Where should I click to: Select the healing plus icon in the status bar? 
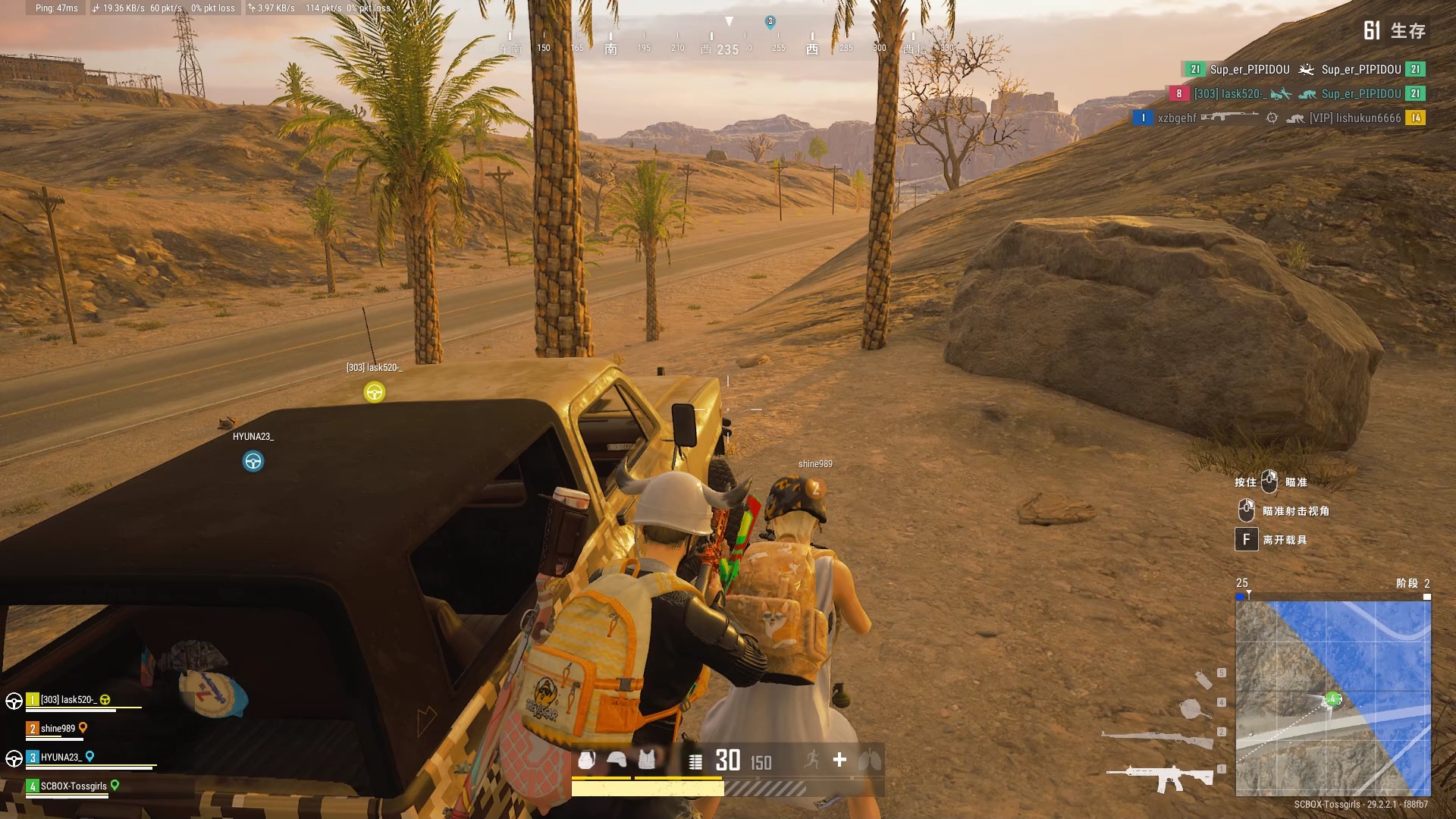(x=839, y=761)
